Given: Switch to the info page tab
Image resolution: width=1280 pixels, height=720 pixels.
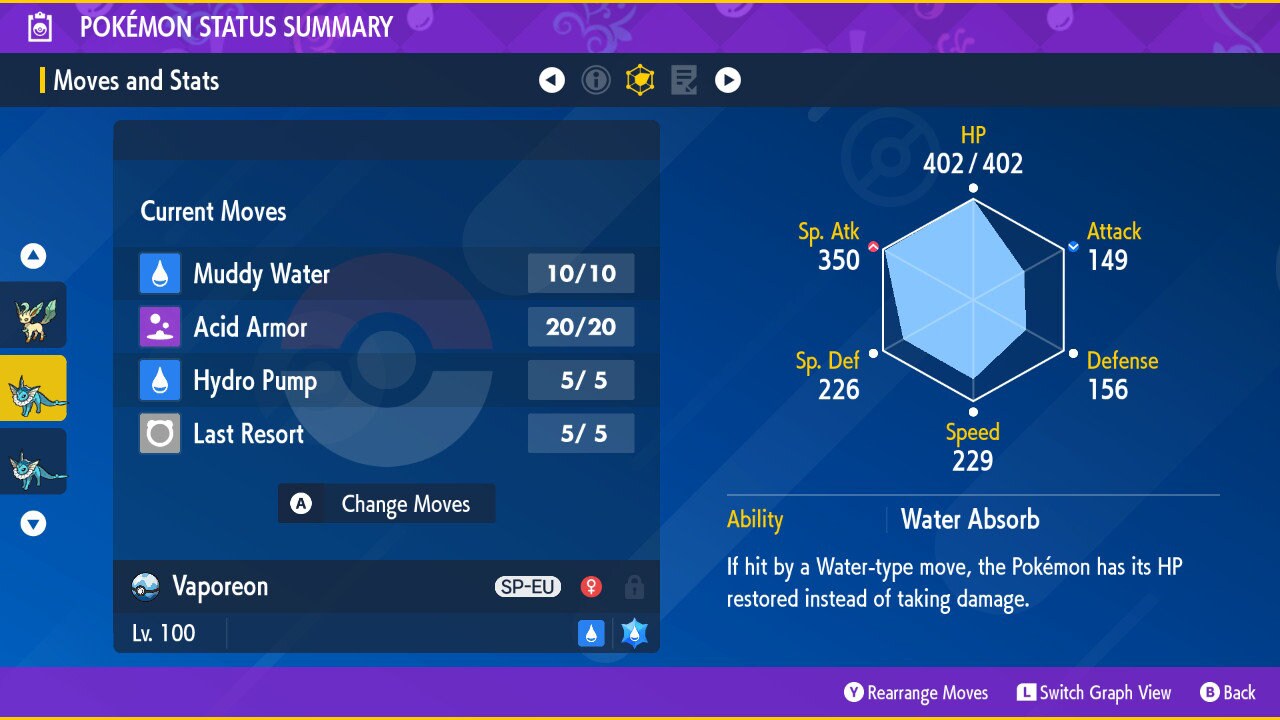Looking at the screenshot, I should point(596,80).
